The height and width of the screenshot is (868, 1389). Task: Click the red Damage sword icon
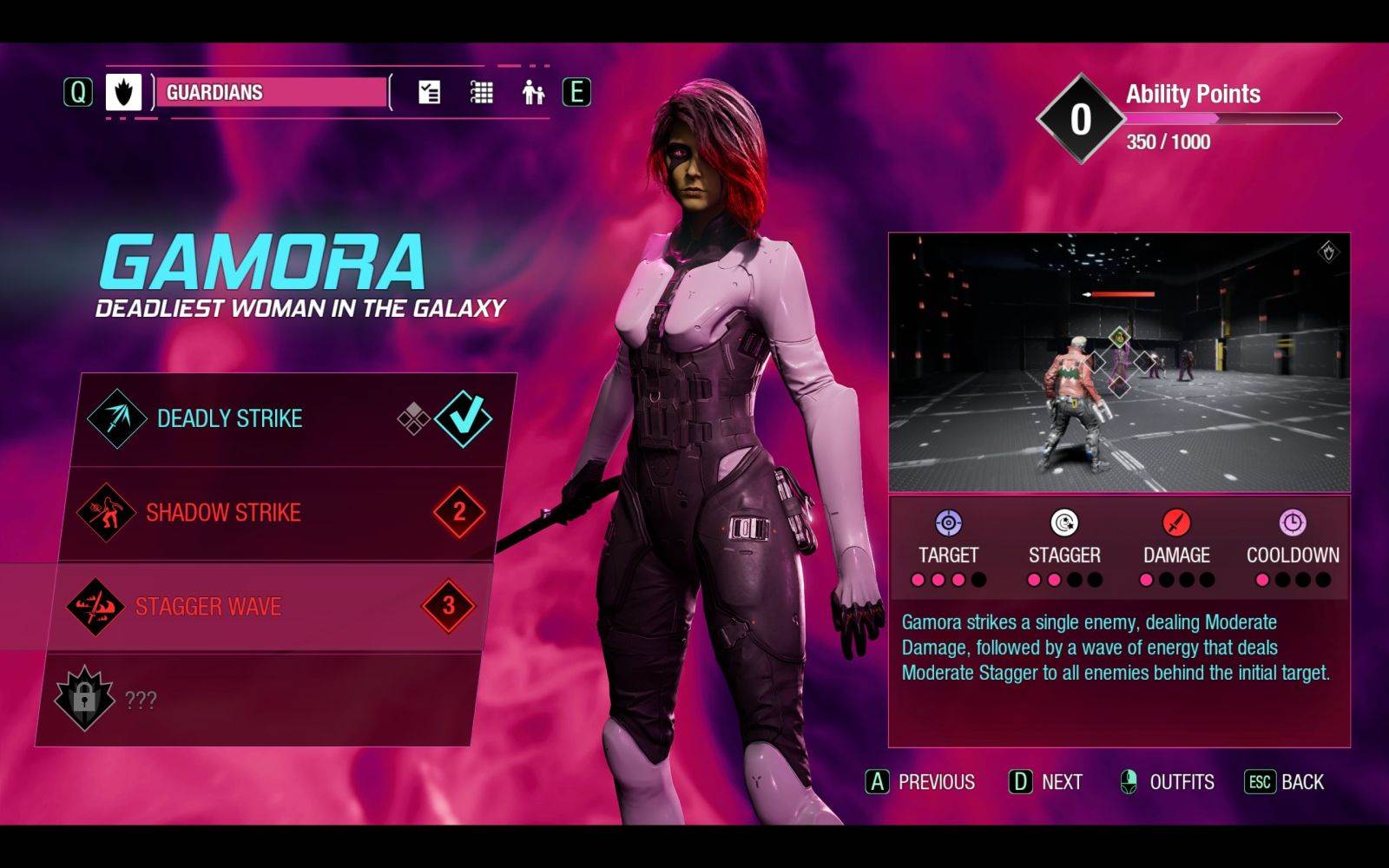[x=1176, y=523]
